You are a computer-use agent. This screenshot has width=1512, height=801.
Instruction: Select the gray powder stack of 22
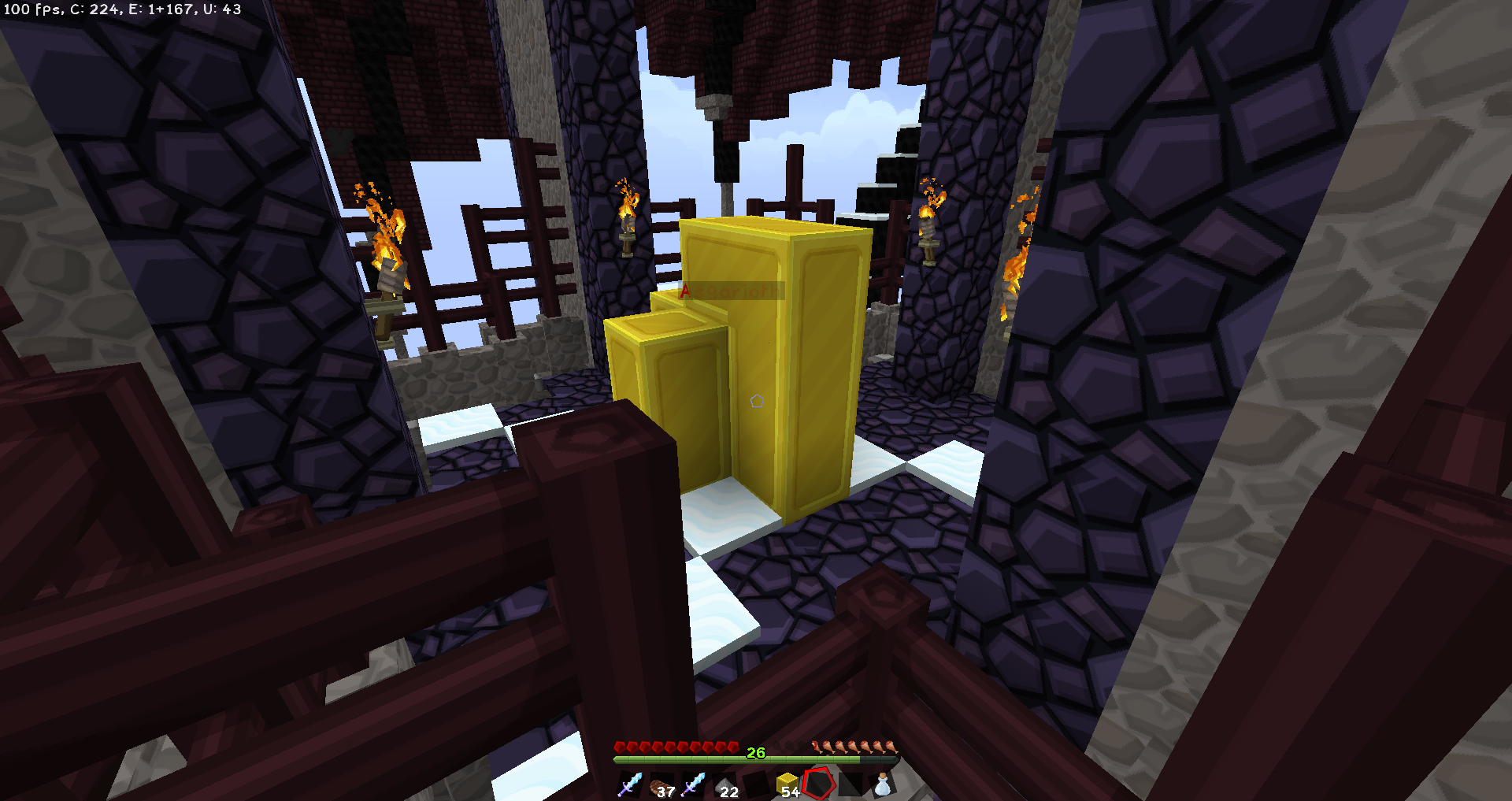click(724, 785)
